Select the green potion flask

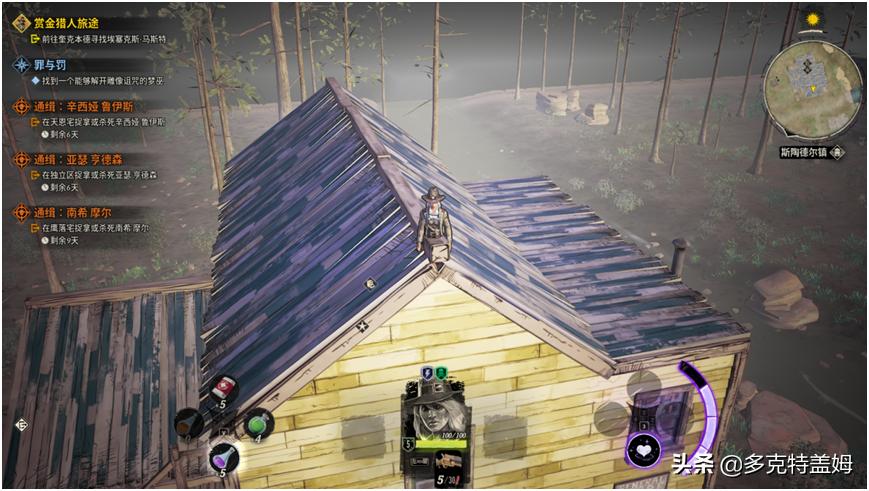click(x=257, y=424)
